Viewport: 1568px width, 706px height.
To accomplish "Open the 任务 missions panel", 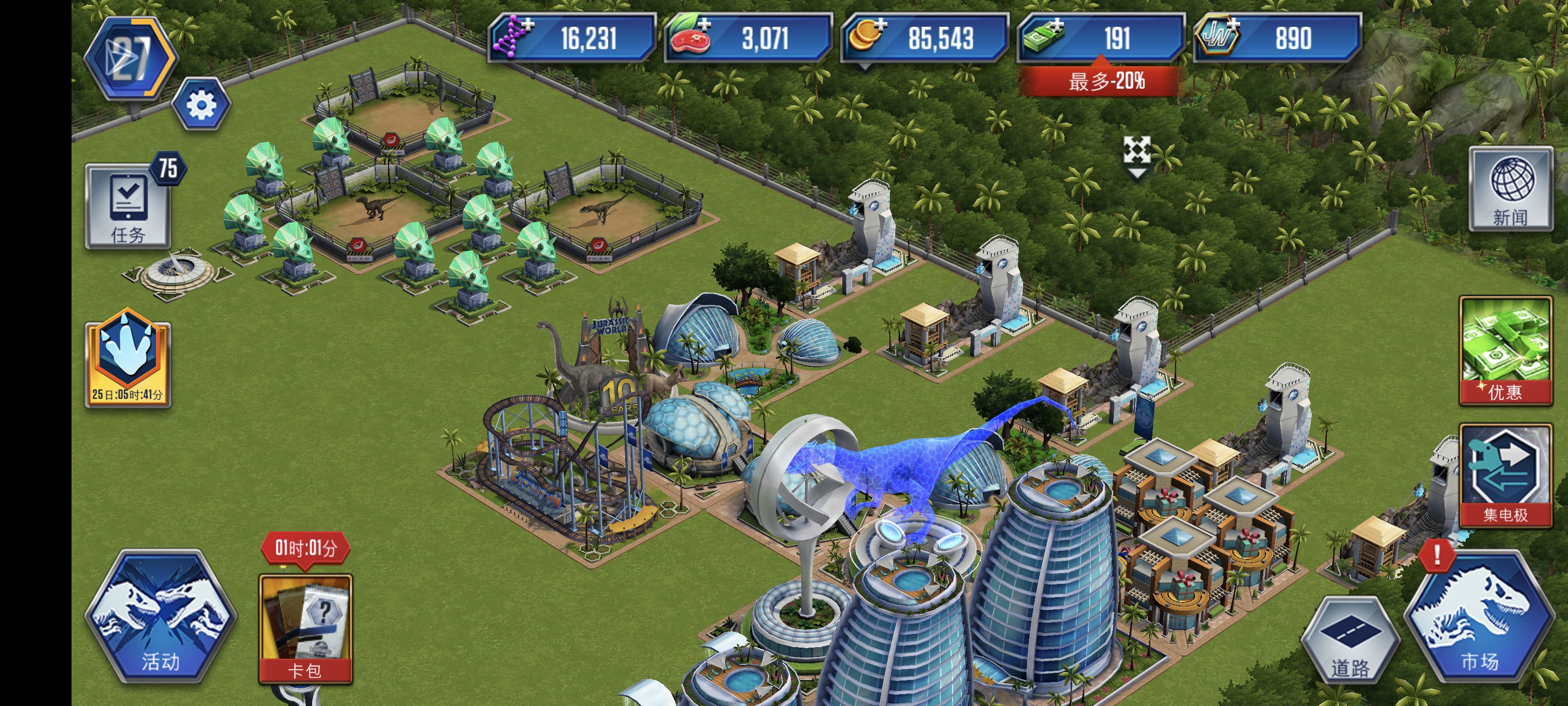I will 127,206.
